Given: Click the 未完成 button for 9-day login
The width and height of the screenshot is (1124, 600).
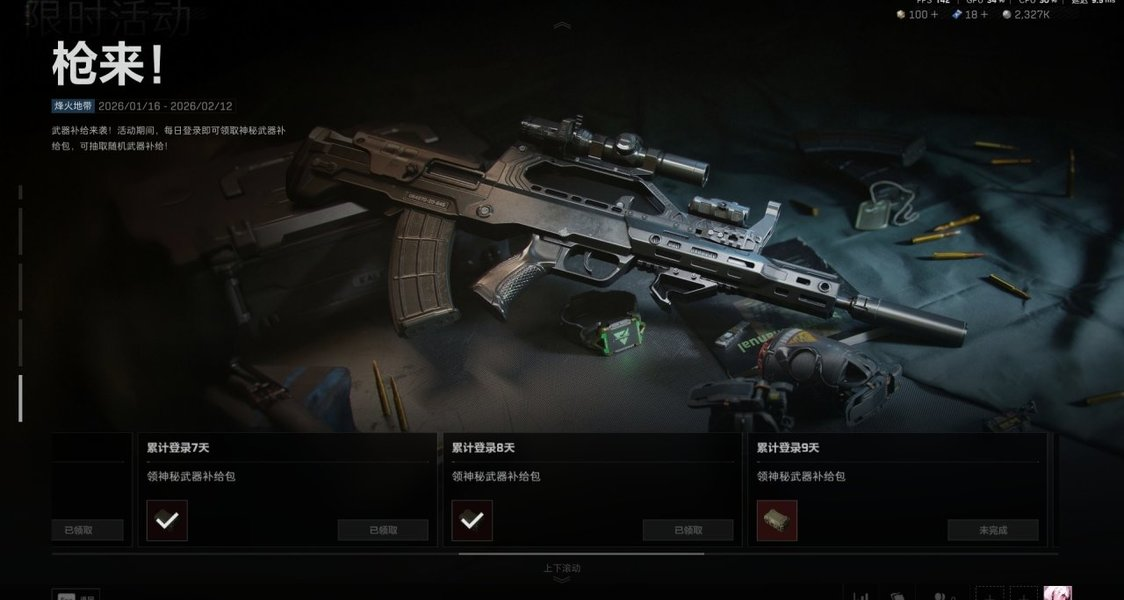Looking at the screenshot, I should click(x=992, y=530).
